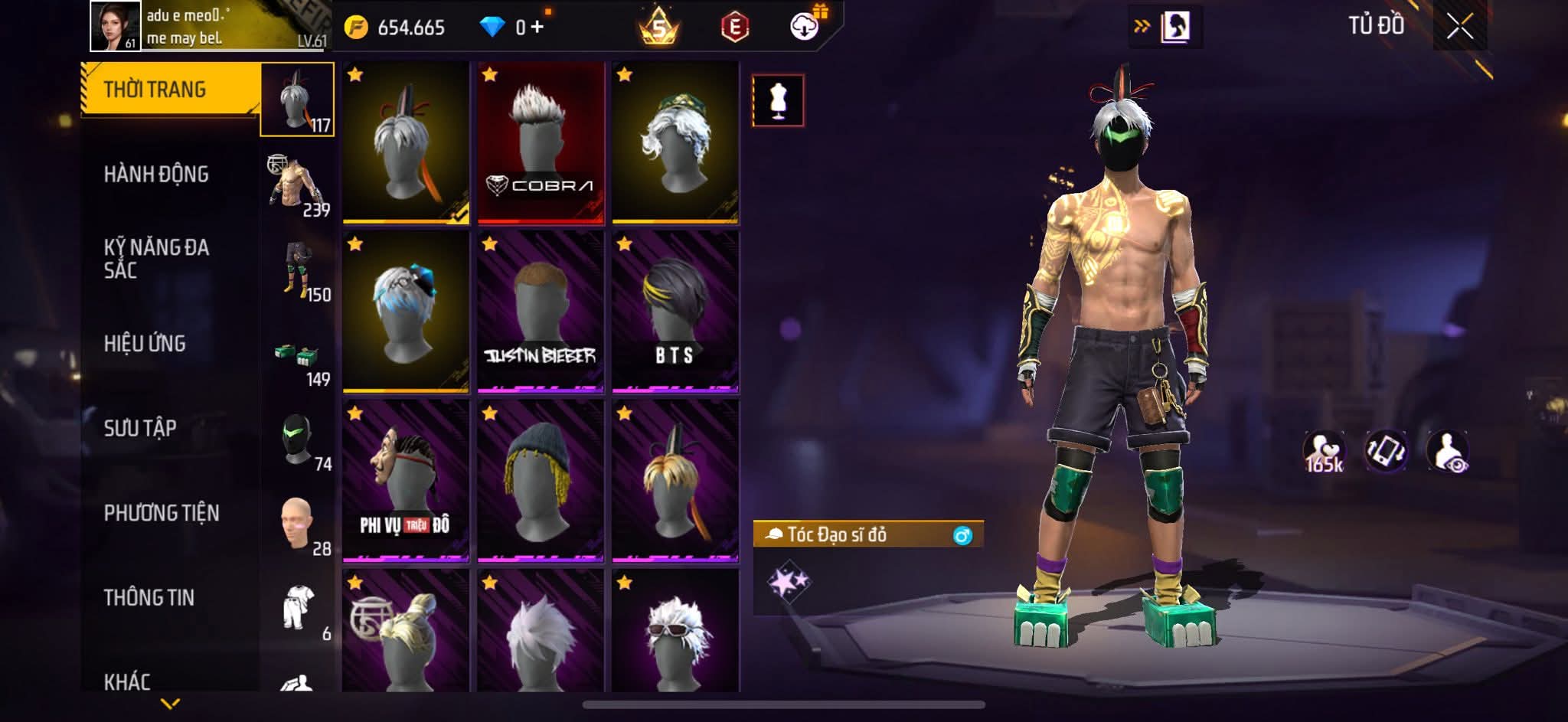Viewport: 1568px width, 722px height.
Task: Go to the Sưu Tập tab
Action: (x=140, y=428)
